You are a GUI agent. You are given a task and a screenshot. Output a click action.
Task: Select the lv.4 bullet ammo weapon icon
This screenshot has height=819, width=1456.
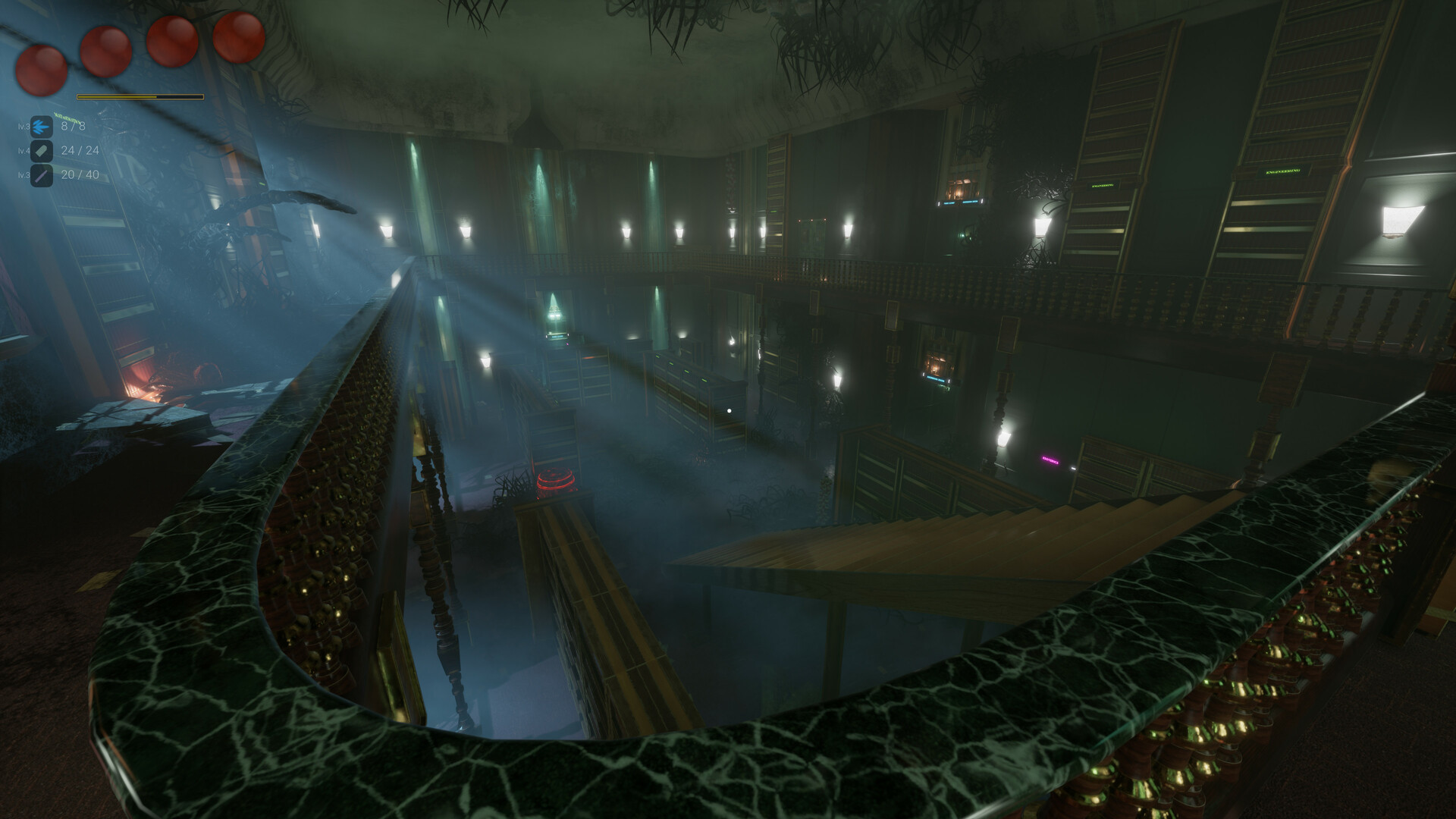point(42,152)
